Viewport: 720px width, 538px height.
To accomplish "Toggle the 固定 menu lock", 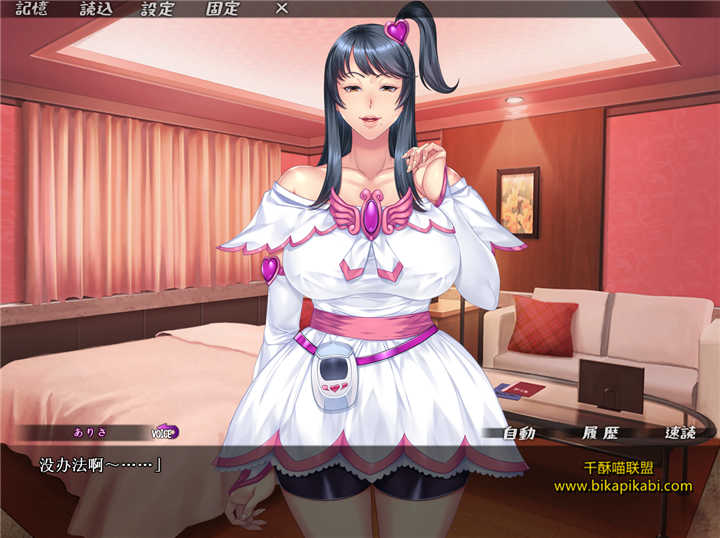I will pos(222,9).
